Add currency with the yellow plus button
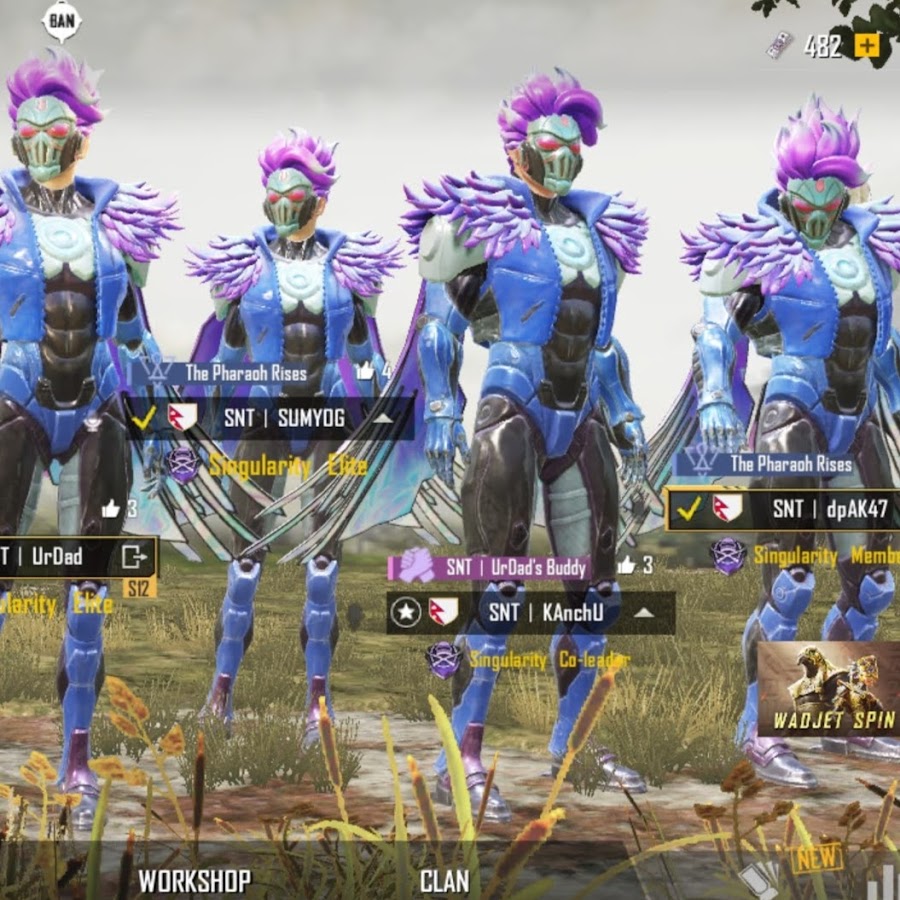Viewport: 900px width, 900px height. (867, 45)
